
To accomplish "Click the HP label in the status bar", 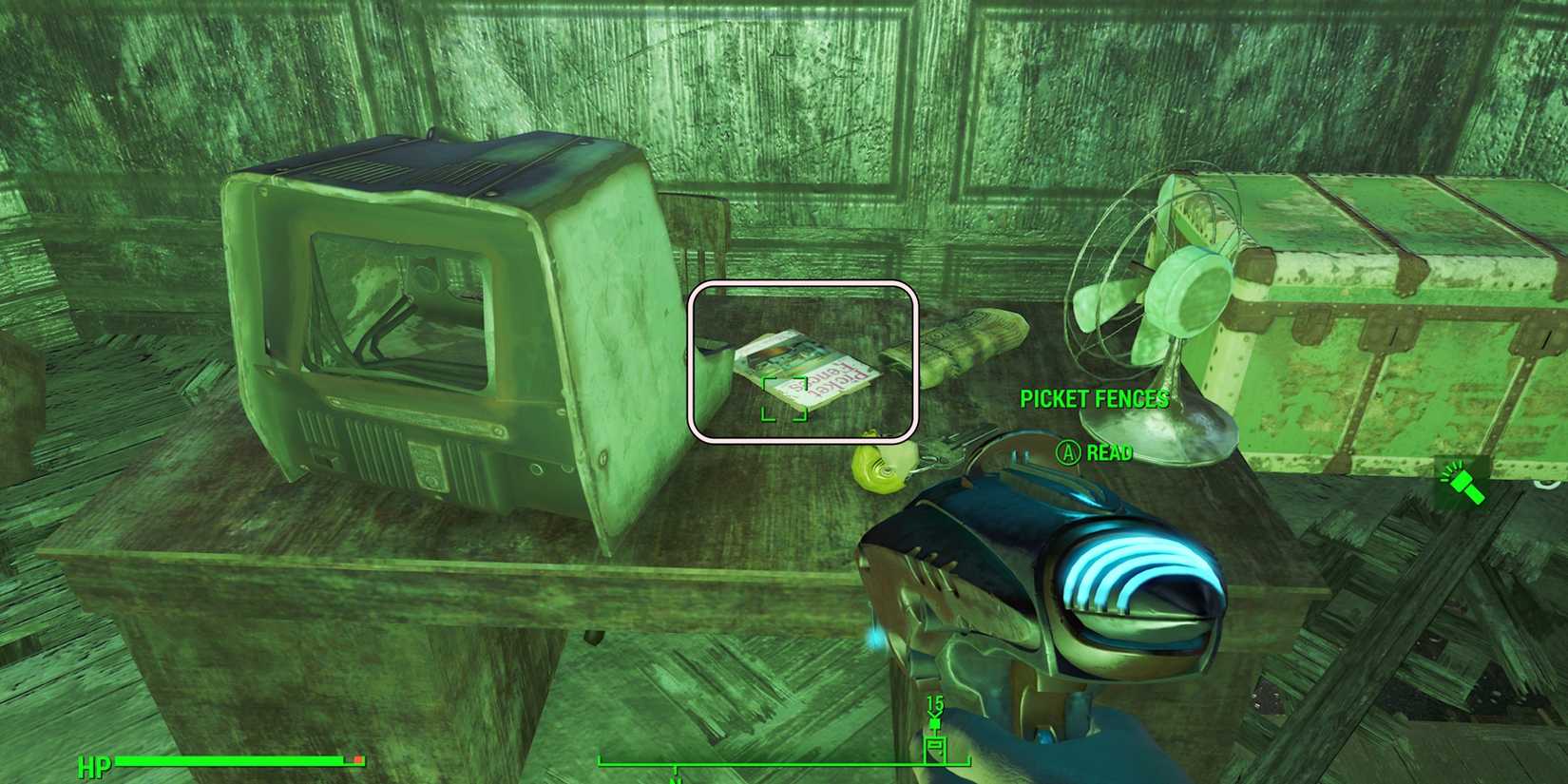I will click(x=93, y=763).
